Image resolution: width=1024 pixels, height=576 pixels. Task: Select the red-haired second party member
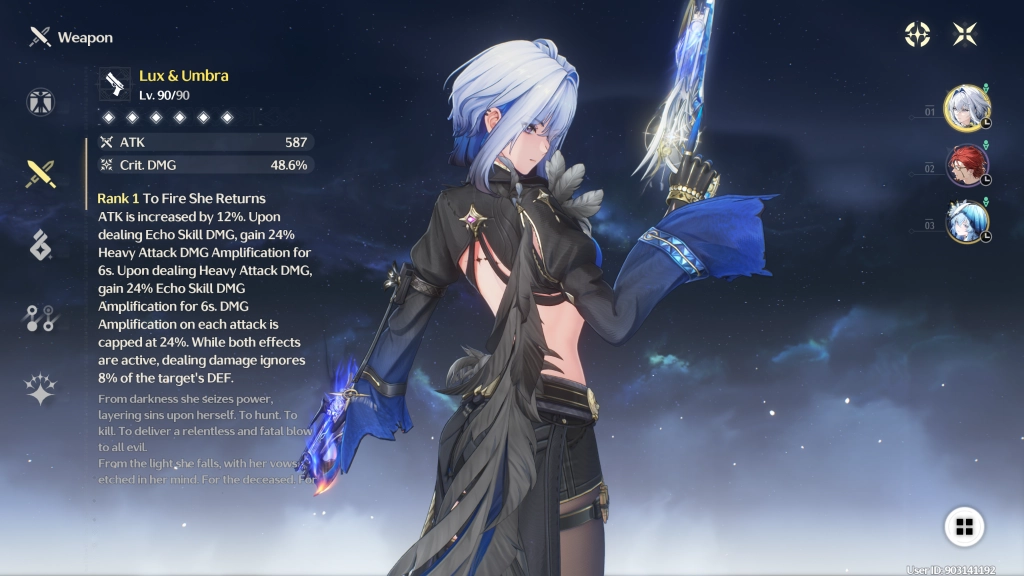967,165
